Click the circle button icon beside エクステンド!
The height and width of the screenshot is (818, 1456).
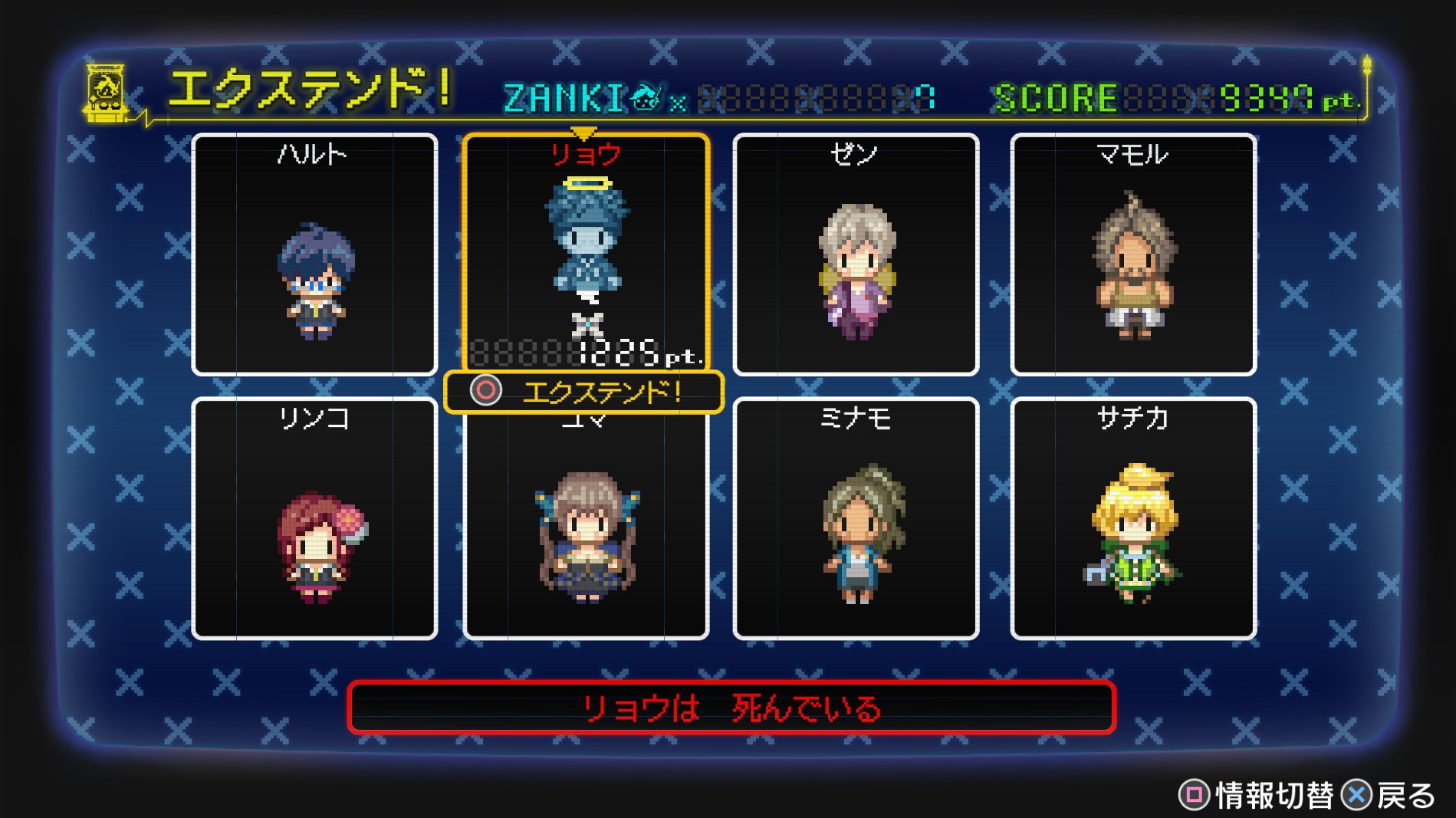(x=488, y=391)
